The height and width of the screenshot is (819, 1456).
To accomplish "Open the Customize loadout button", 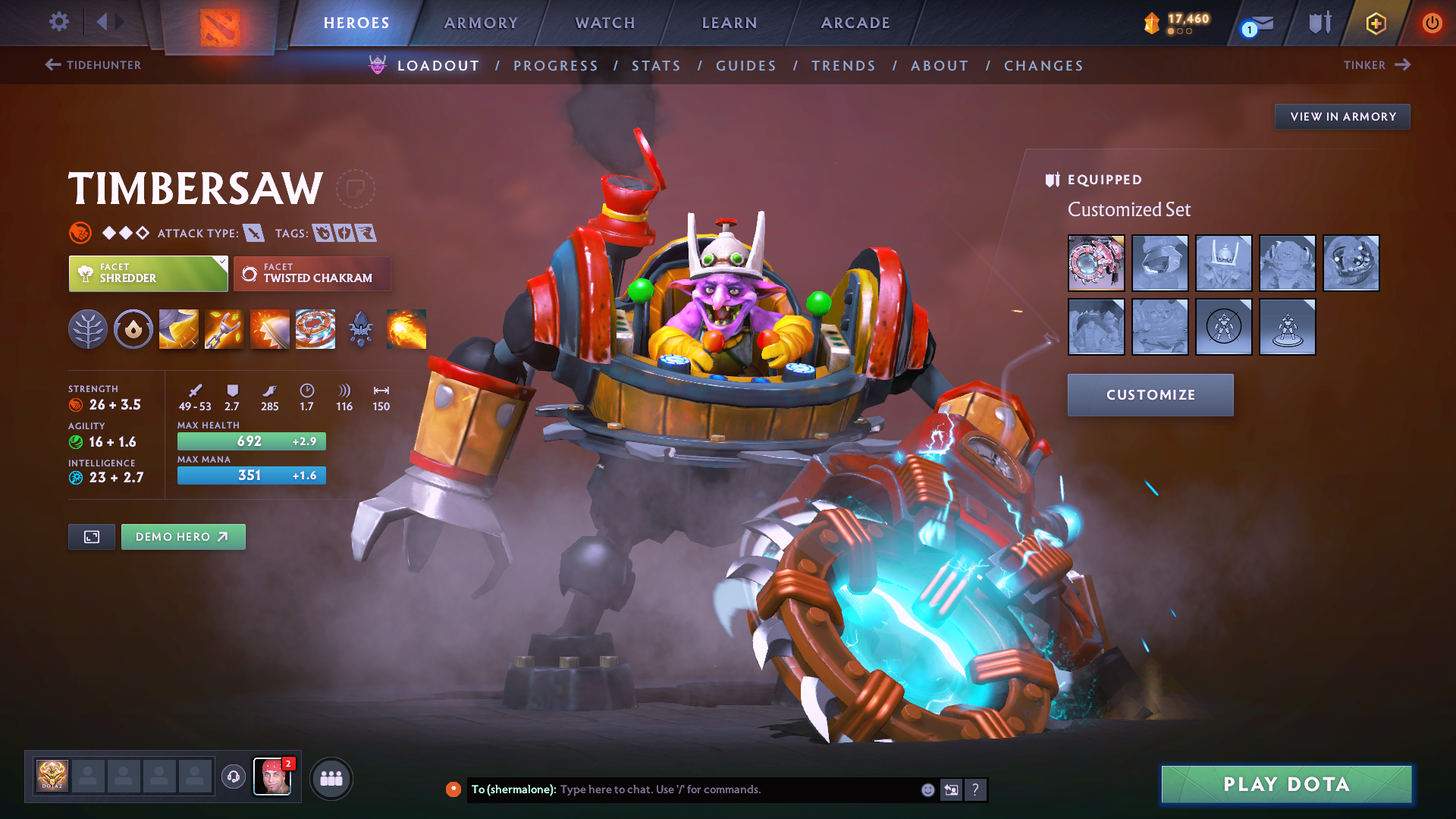I will [x=1150, y=395].
